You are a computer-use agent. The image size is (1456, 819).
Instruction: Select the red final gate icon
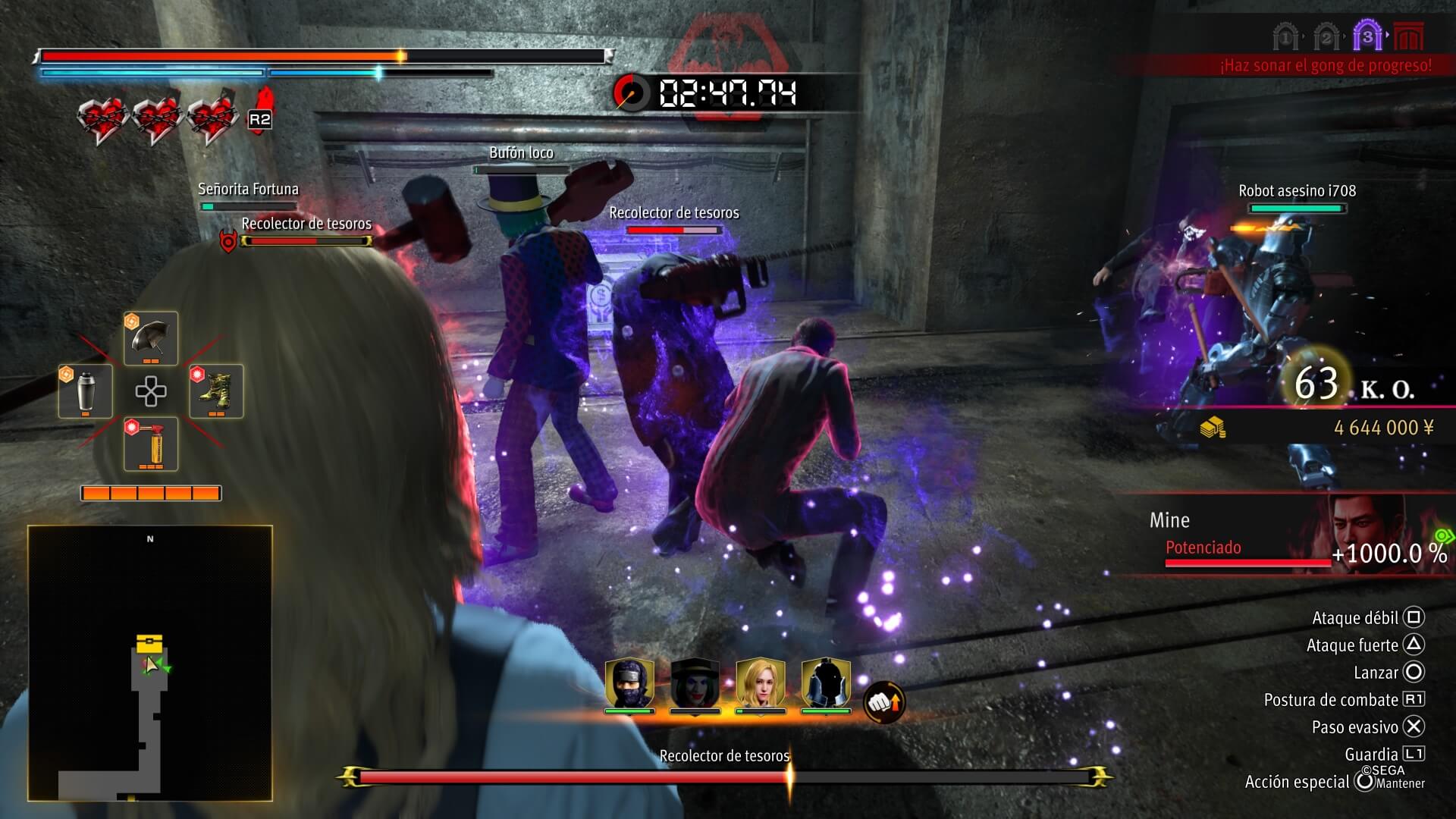click(x=1409, y=36)
